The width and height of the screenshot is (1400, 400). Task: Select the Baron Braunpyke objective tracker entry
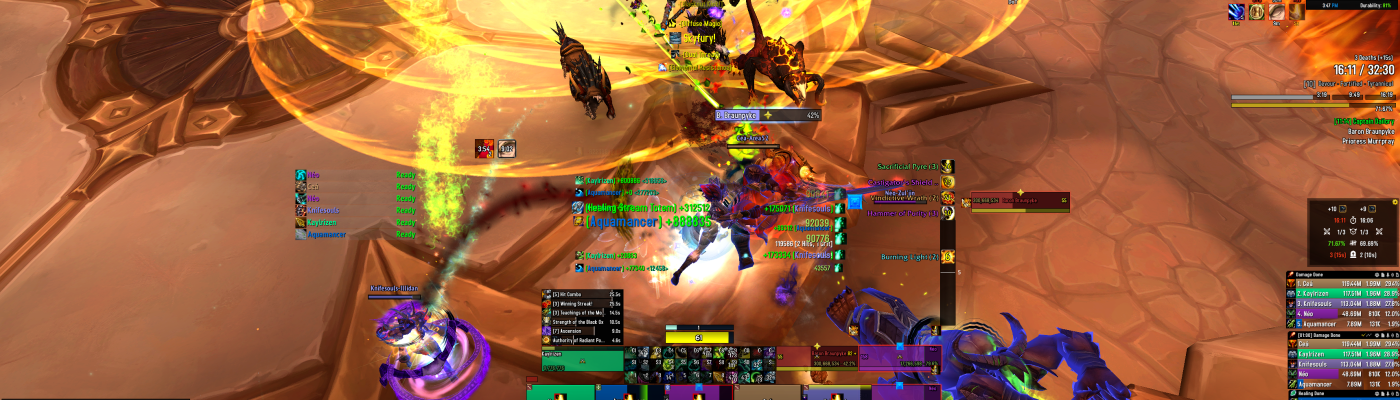click(1367, 129)
